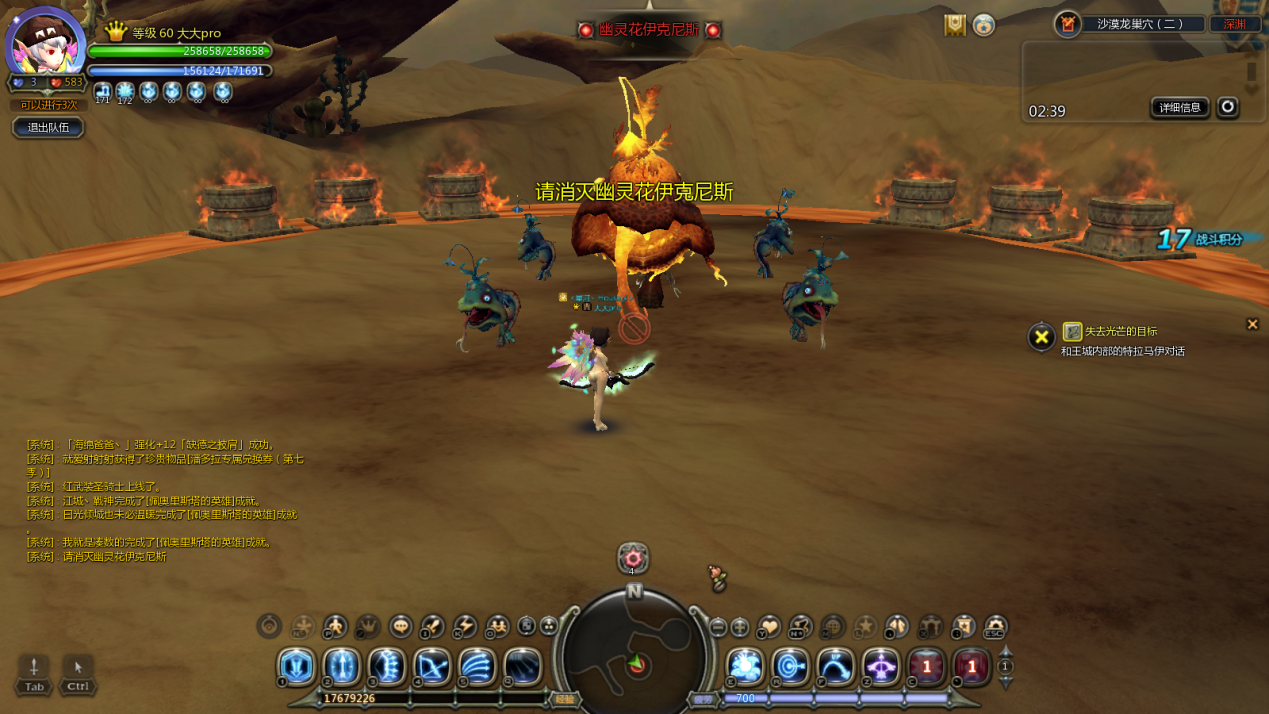Screen dimensions: 1269x714
Task: Activate the blue shield skill in slot 1
Action: (x=296, y=667)
